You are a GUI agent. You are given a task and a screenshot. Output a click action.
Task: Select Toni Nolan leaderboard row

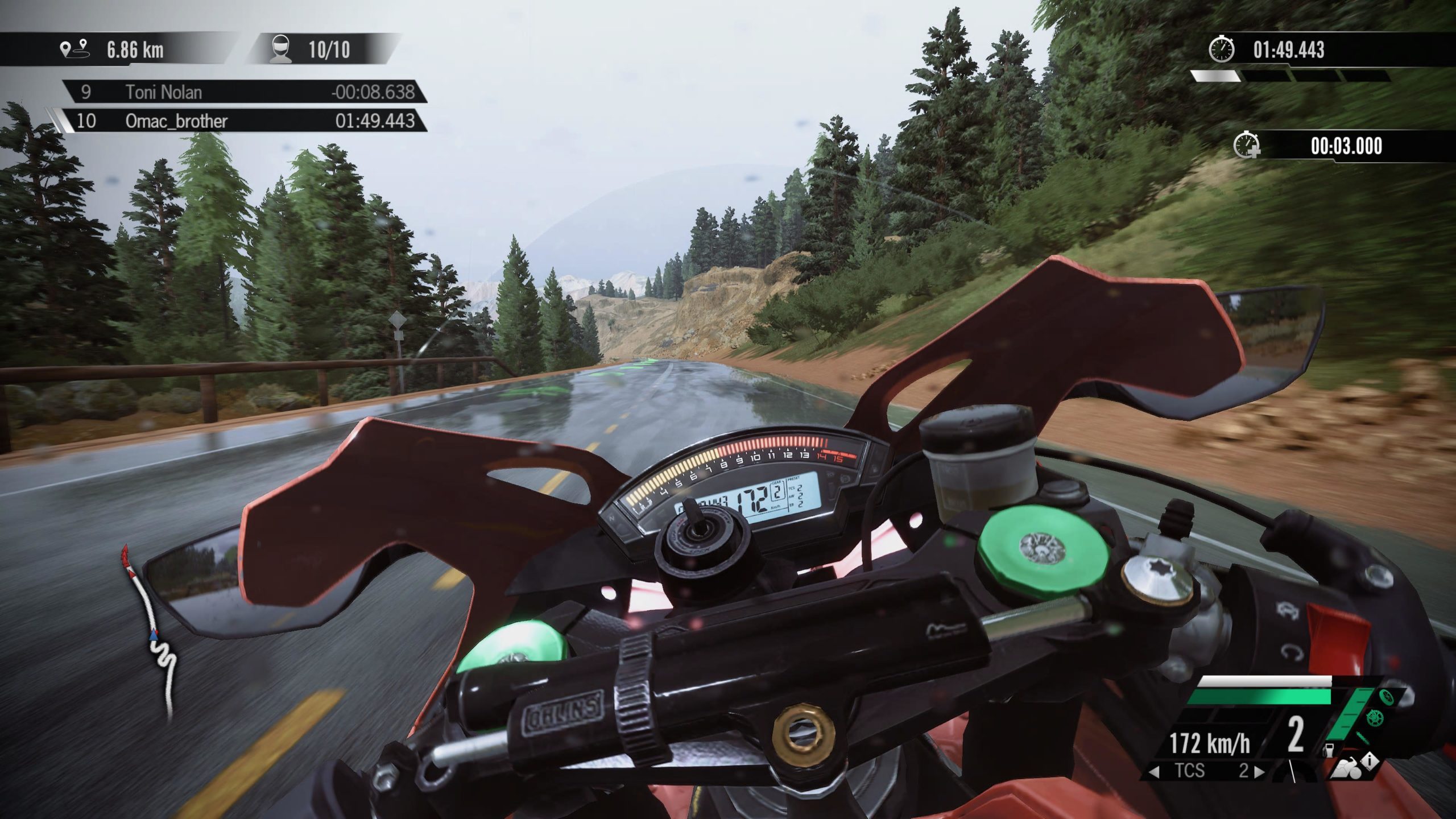(x=245, y=92)
